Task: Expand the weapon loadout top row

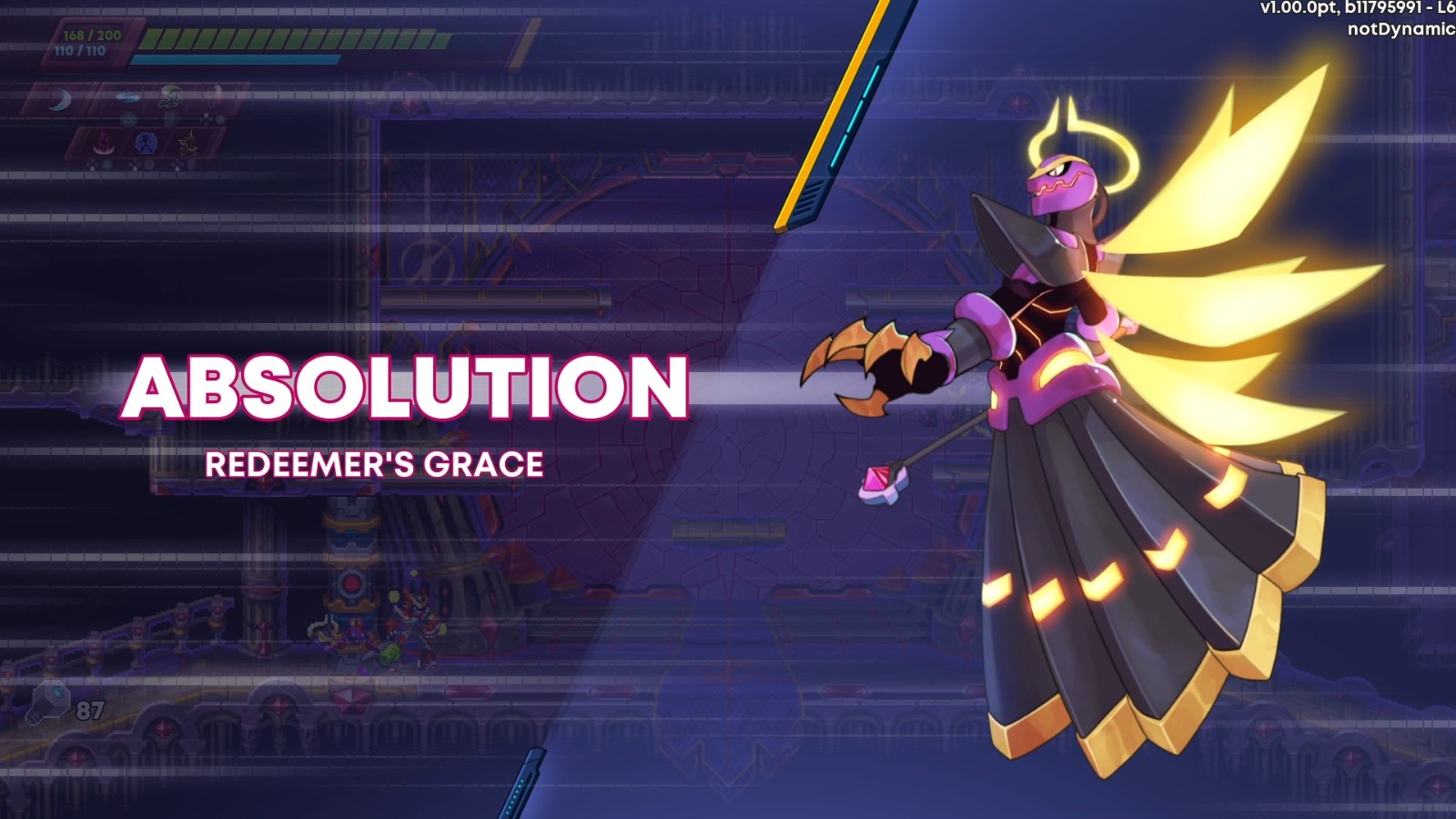Action: [136, 97]
